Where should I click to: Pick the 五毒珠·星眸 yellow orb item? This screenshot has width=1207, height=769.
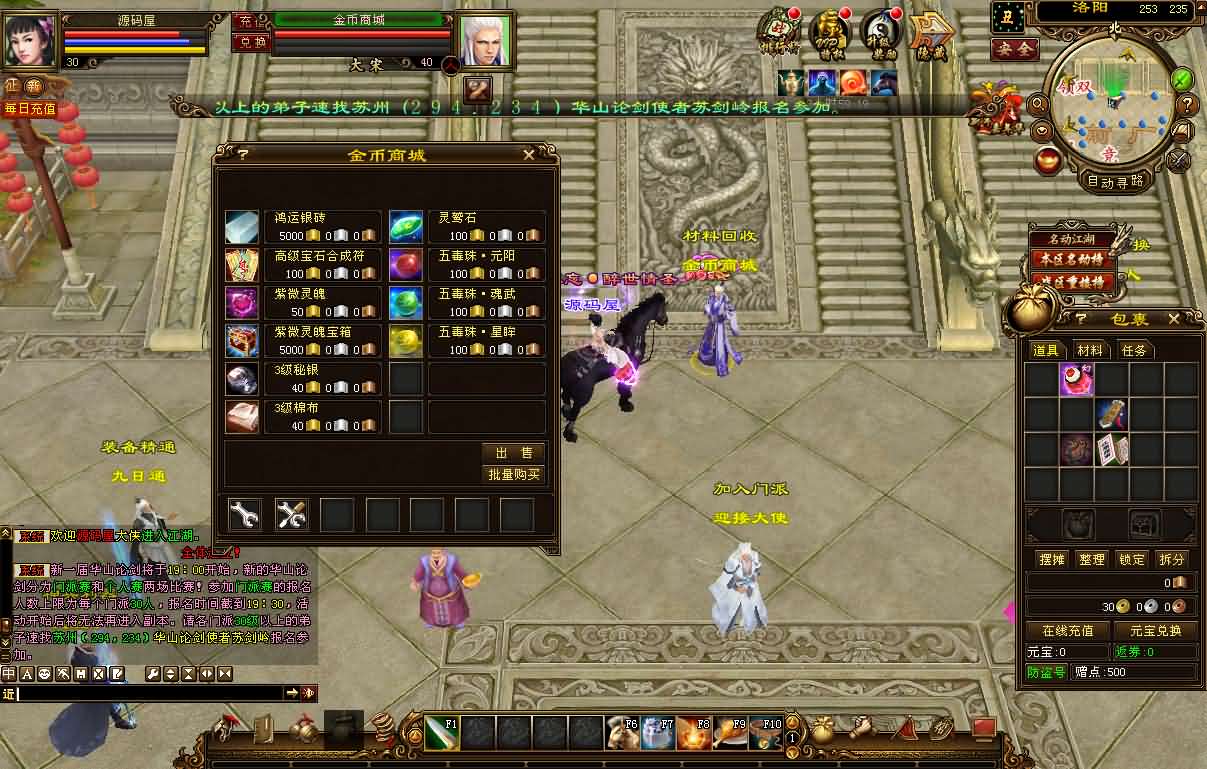pos(405,341)
